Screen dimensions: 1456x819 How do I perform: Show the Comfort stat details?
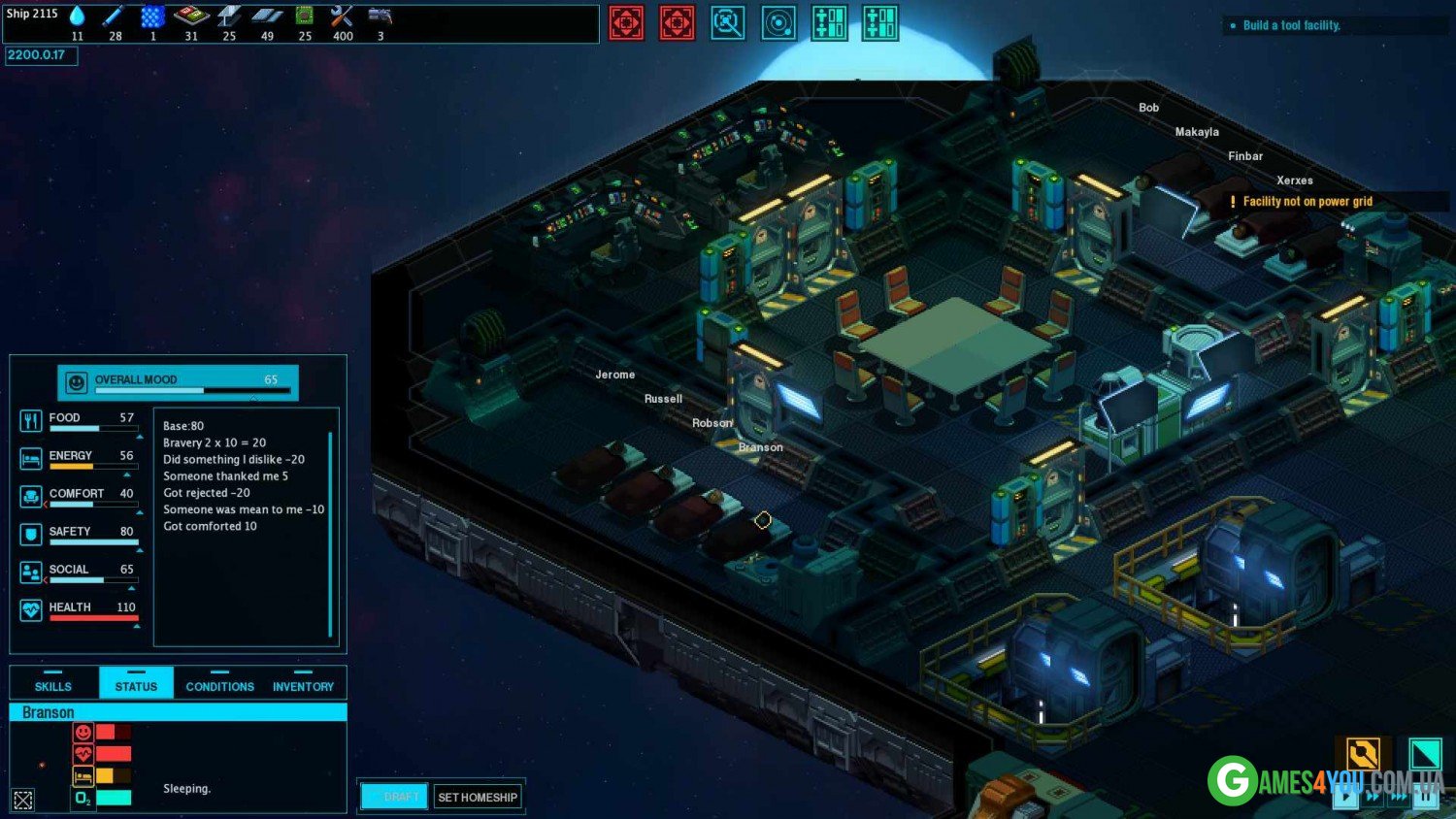(78, 496)
